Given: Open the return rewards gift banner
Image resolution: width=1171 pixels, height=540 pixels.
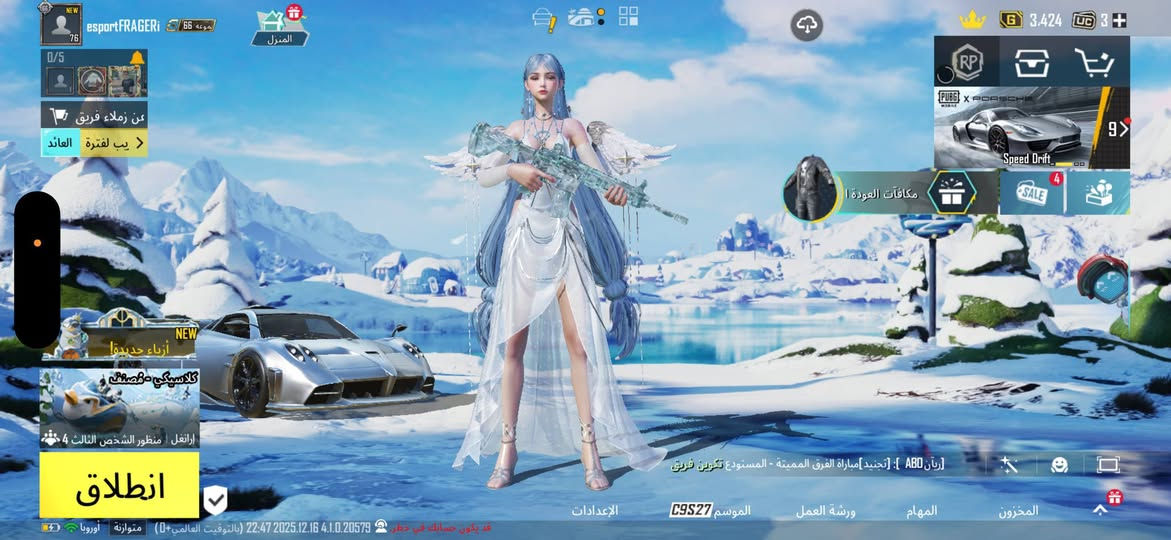Looking at the screenshot, I should point(890,192).
